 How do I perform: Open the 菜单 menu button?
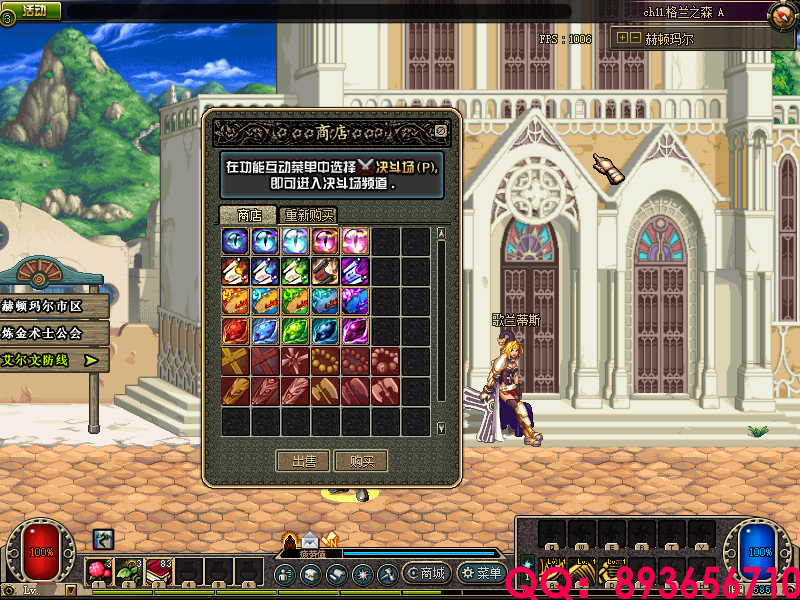[481, 574]
